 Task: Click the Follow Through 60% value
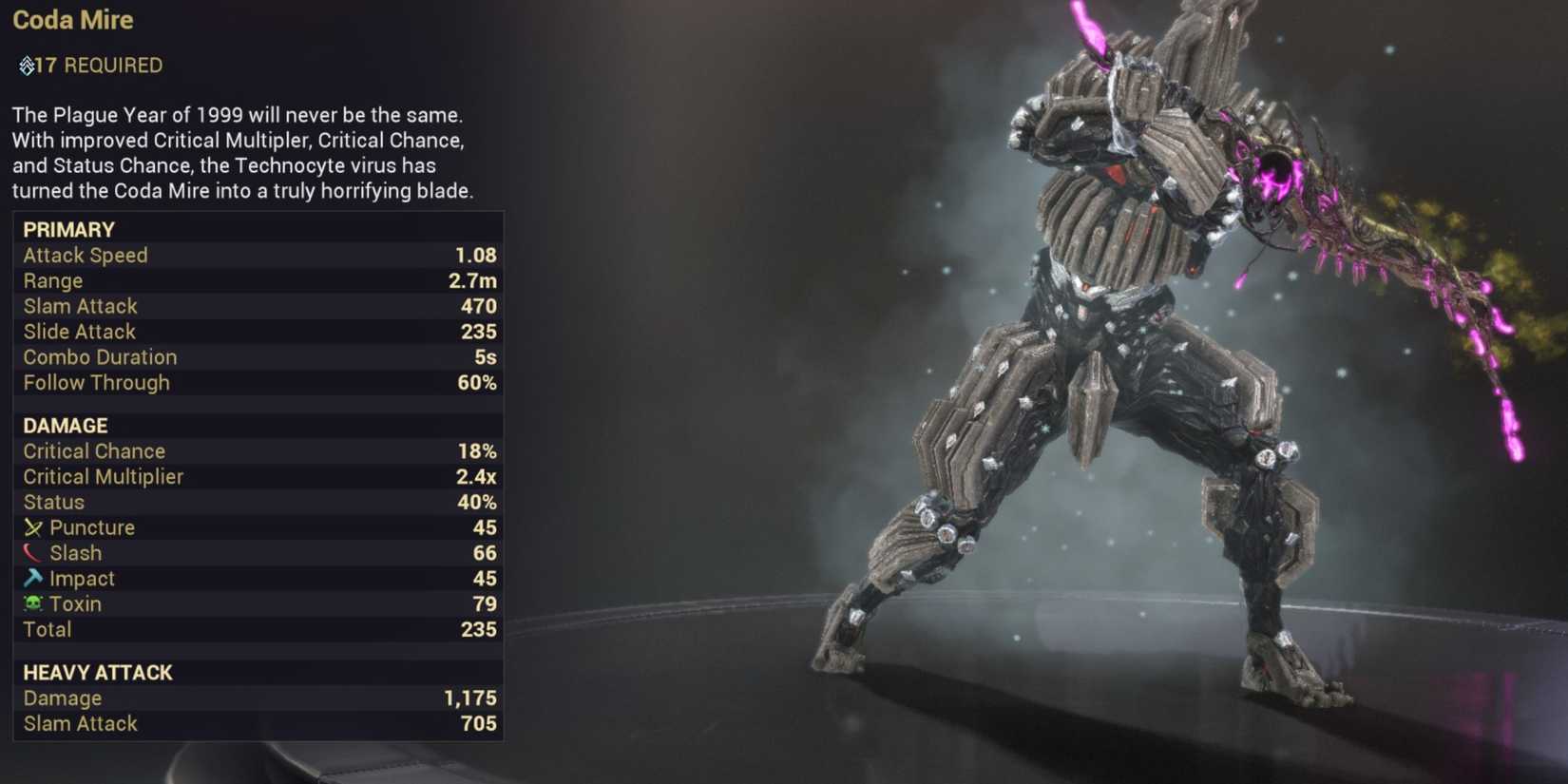click(x=478, y=383)
